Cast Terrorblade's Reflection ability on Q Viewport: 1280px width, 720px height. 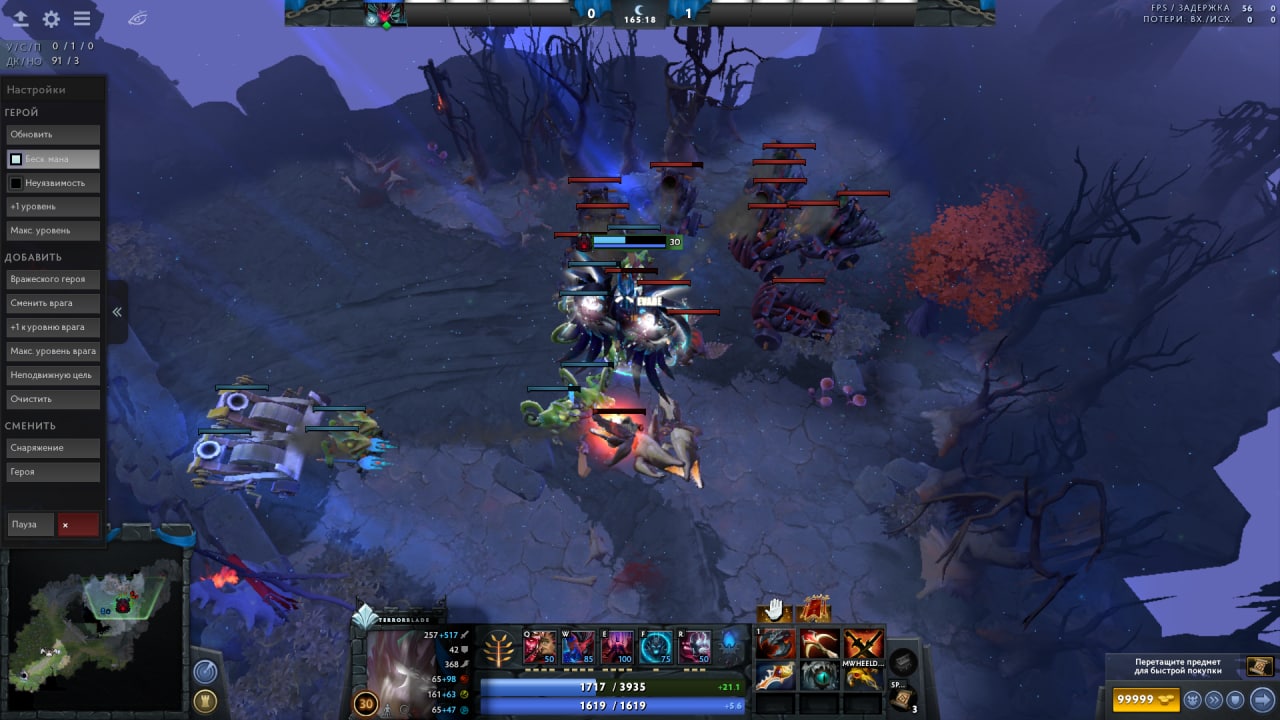(540, 646)
